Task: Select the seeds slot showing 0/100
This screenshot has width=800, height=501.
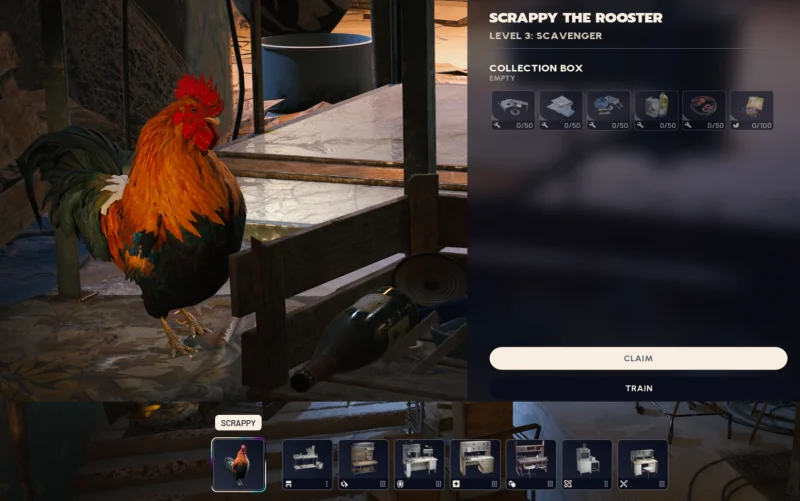Action: click(751, 111)
